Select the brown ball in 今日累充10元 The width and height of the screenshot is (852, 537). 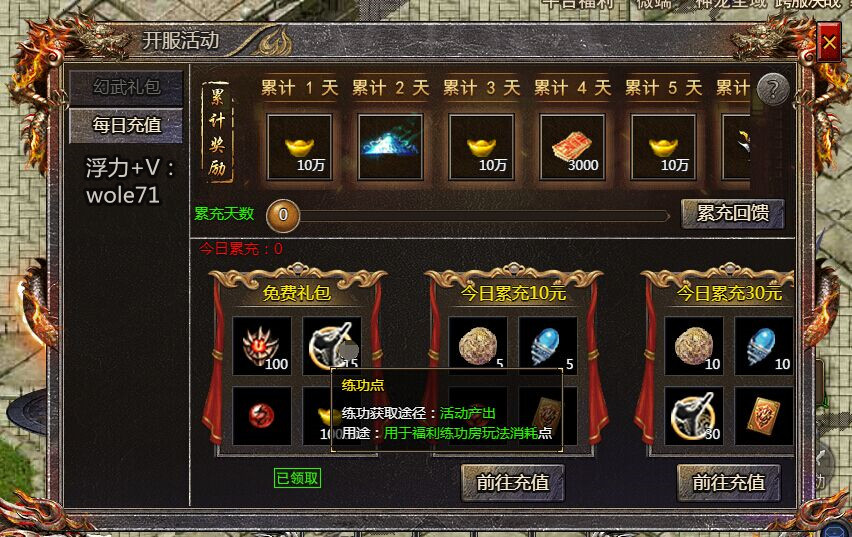point(477,346)
